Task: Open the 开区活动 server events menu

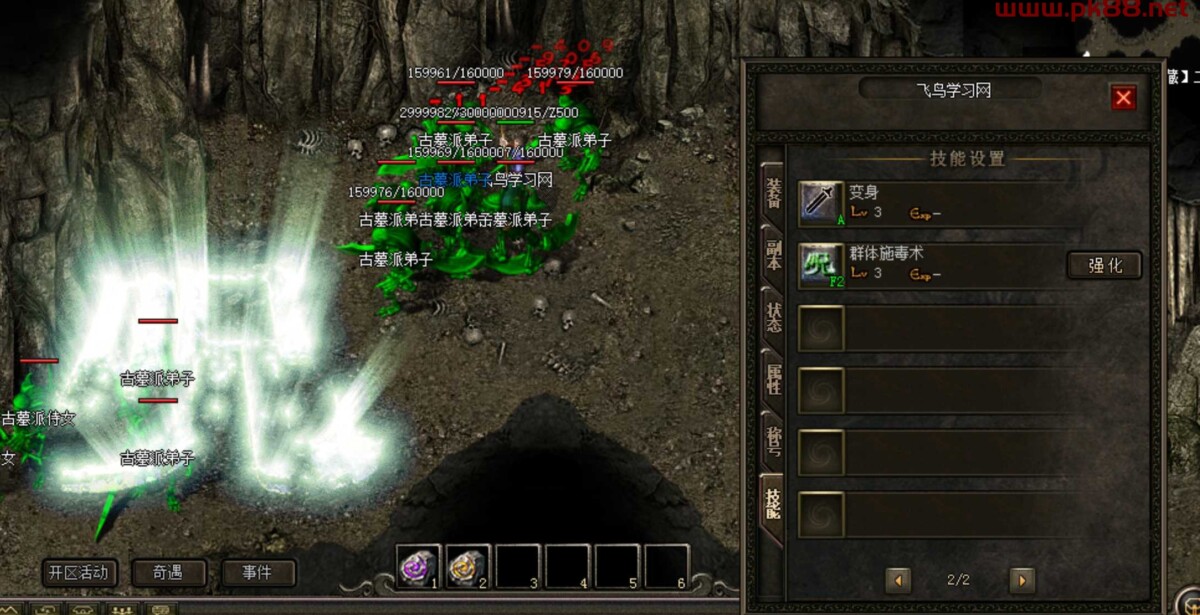Action: click(x=80, y=573)
